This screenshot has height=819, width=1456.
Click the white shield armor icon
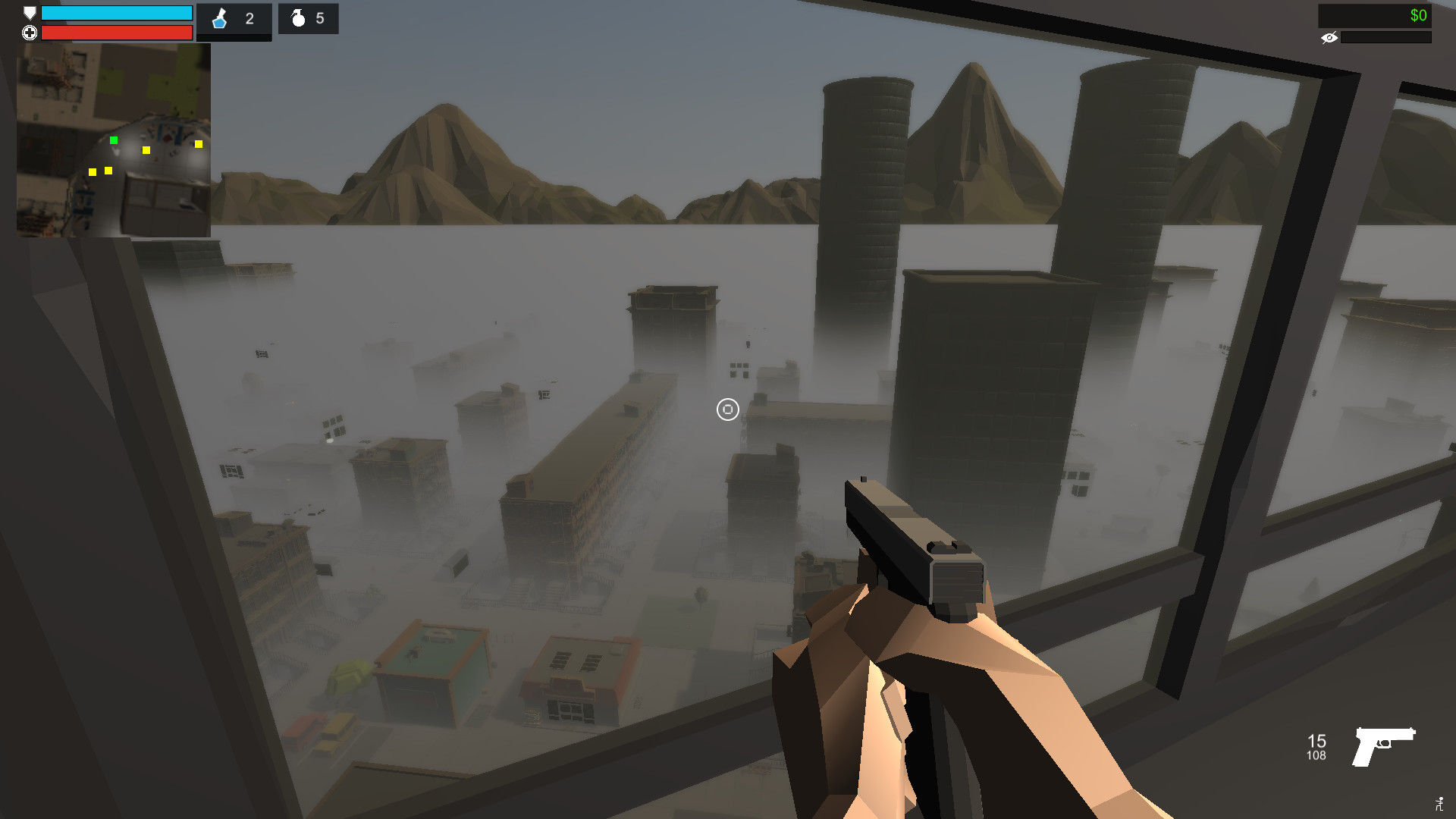(29, 11)
